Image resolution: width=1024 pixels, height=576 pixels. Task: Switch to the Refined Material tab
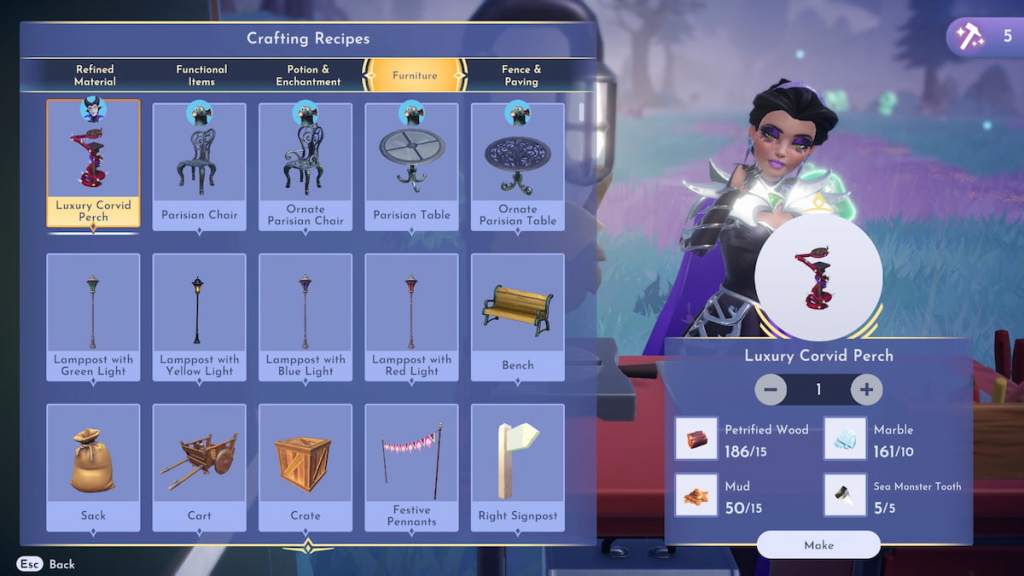95,75
